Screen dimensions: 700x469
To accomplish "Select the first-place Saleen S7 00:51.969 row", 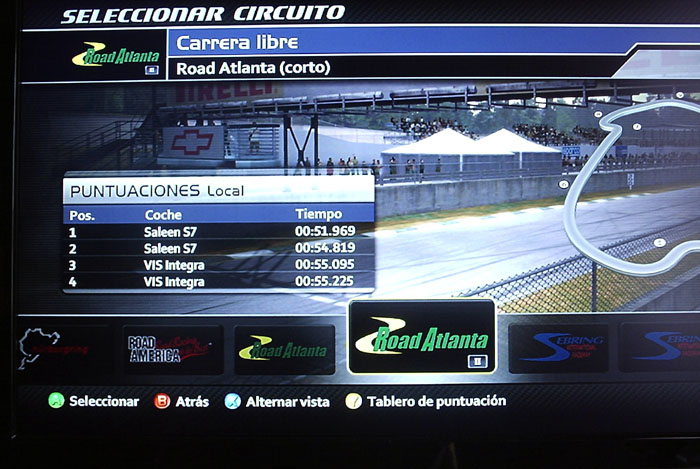I will pos(219,232).
